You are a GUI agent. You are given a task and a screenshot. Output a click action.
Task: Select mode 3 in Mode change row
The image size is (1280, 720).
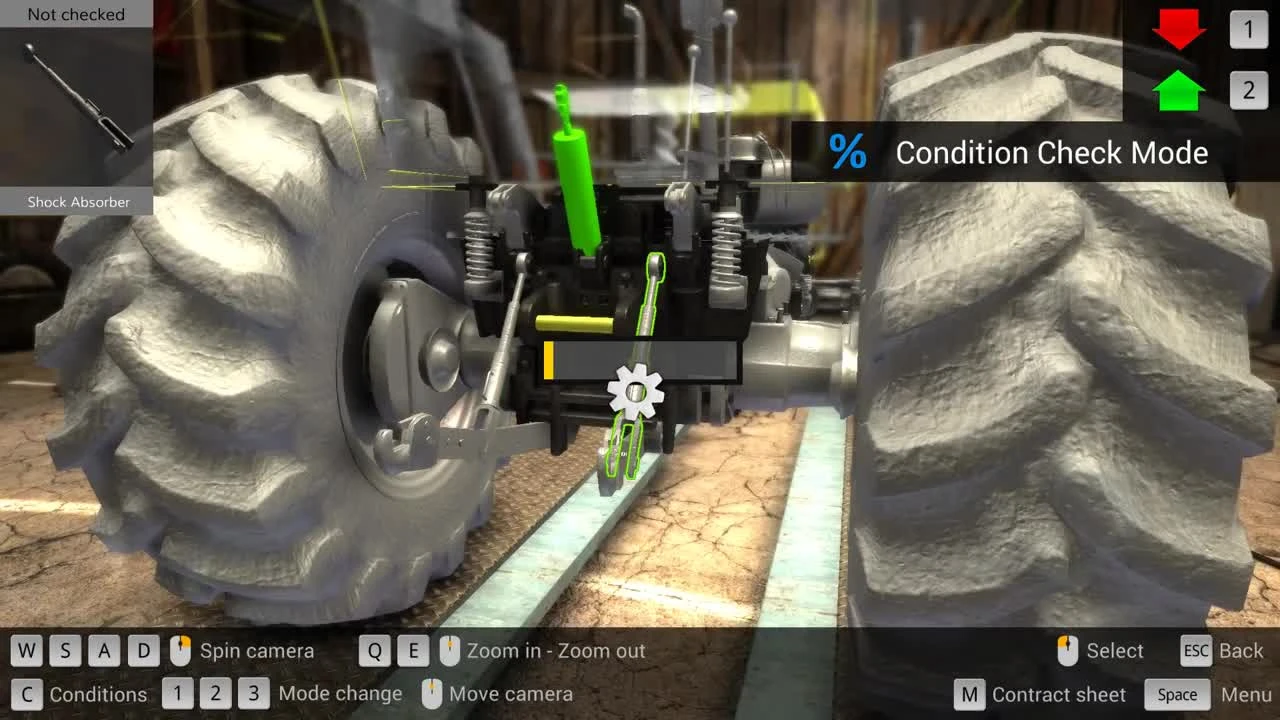(253, 694)
